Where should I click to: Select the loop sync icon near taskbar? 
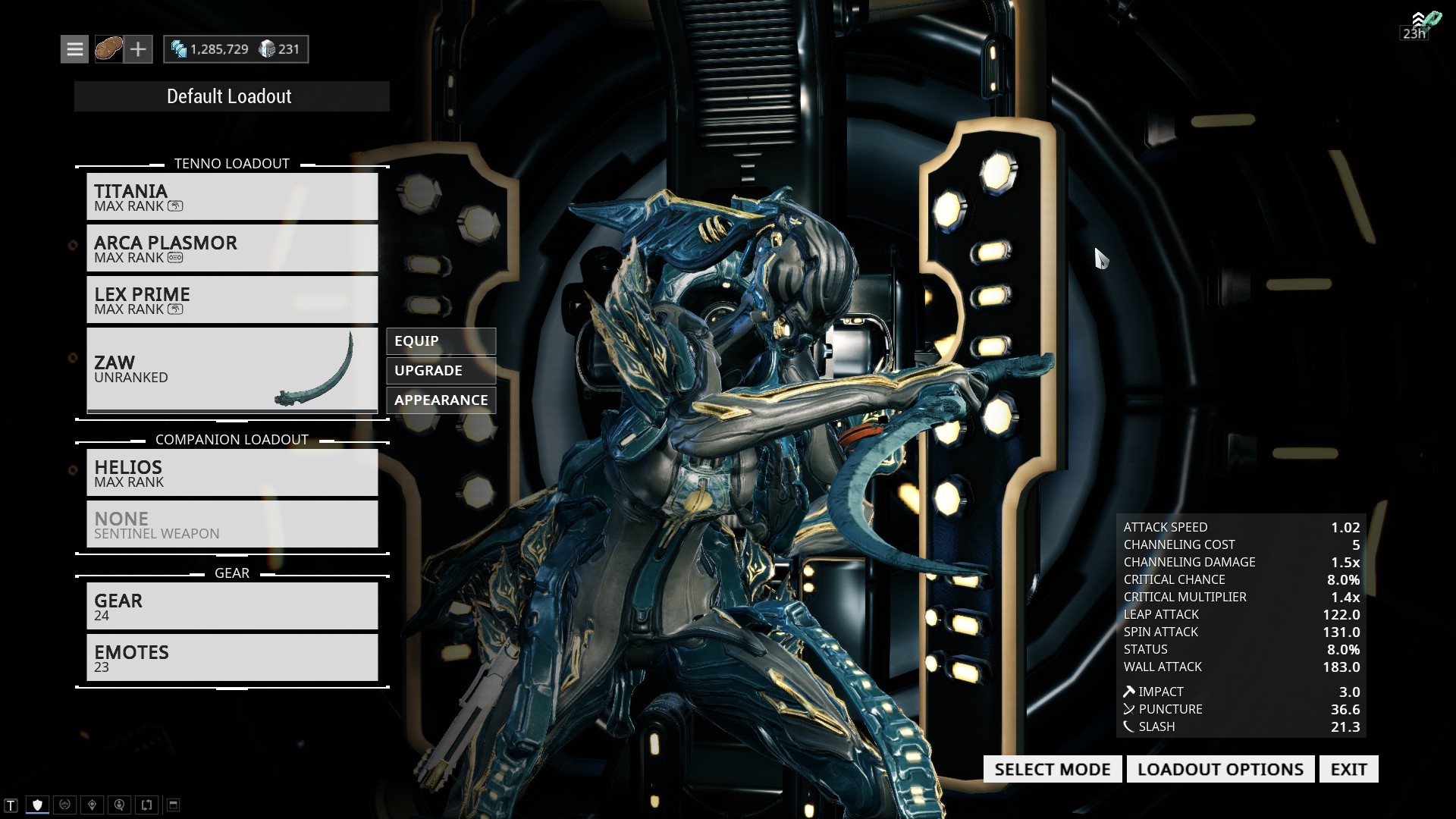(146, 805)
